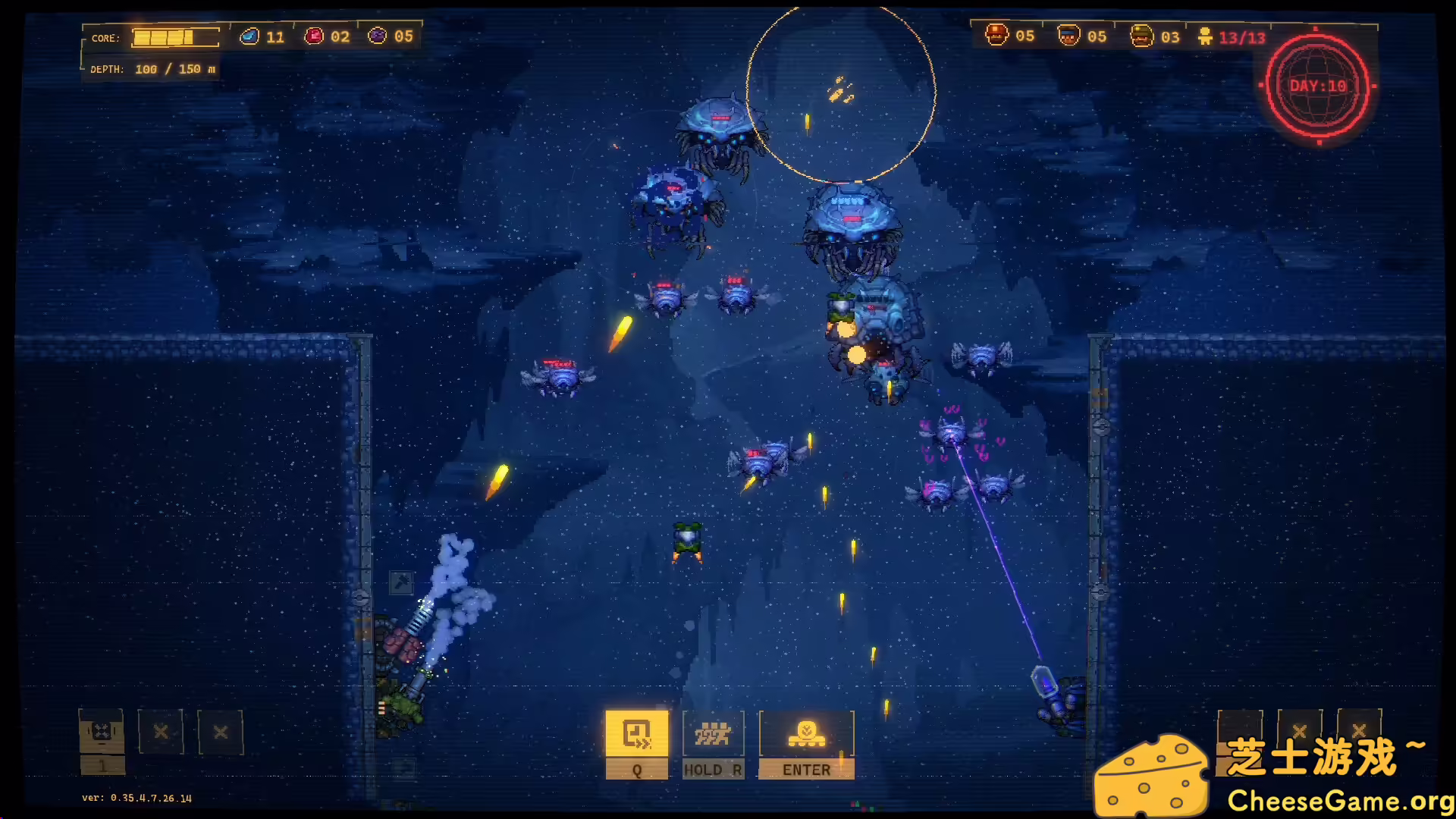
Task: Click the version text 0.35.4.7.26.14
Action: tap(136, 798)
